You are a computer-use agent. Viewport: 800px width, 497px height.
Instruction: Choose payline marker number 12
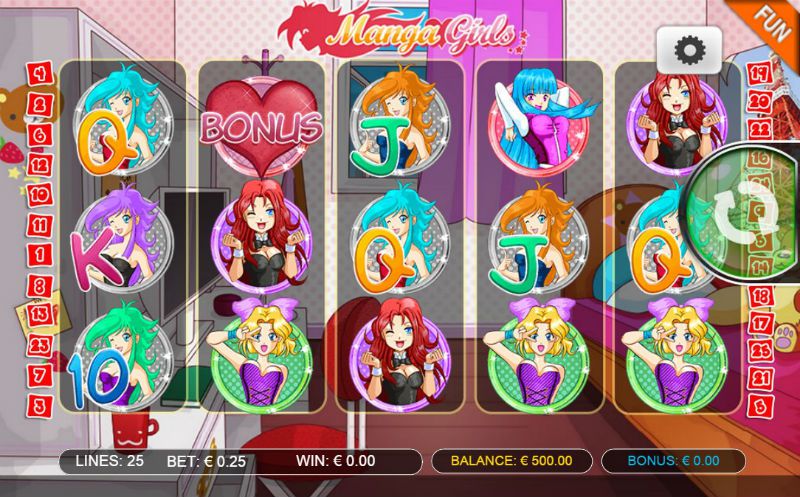(40, 164)
